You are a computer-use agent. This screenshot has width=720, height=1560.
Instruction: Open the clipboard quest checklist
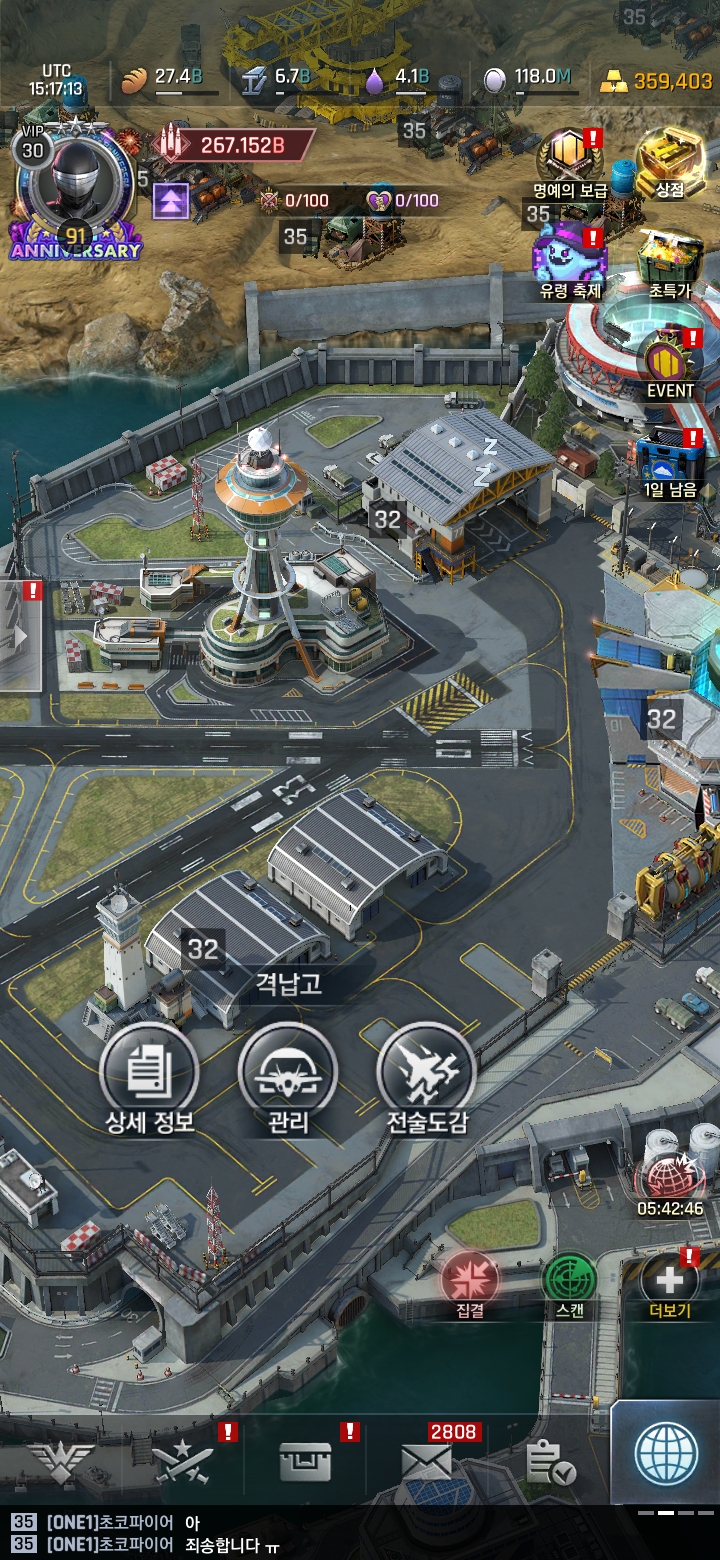coord(550,1464)
